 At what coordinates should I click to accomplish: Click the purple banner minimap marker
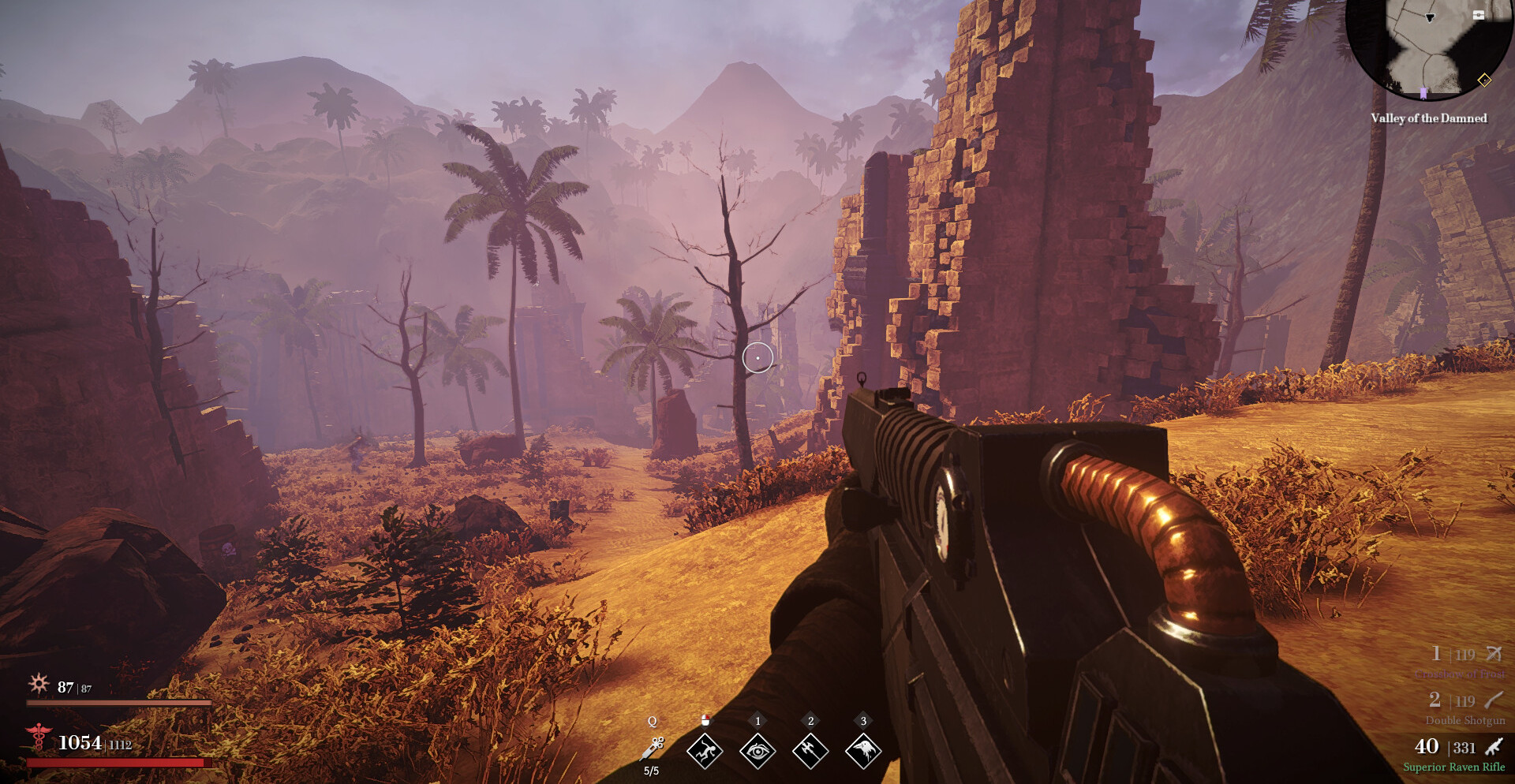(1423, 94)
